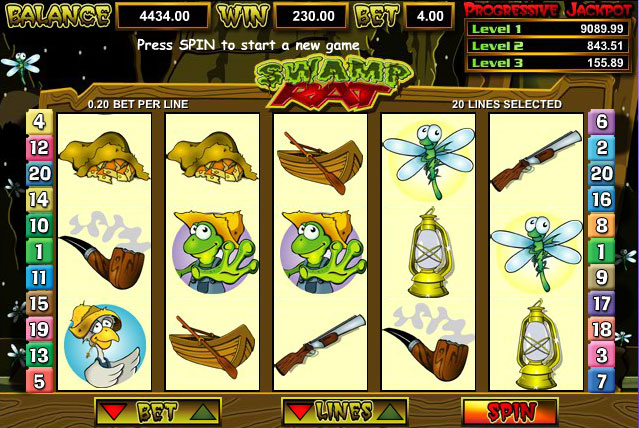This screenshot has height=428, width=639.
Task: Show payline number 16
Action: (601, 199)
